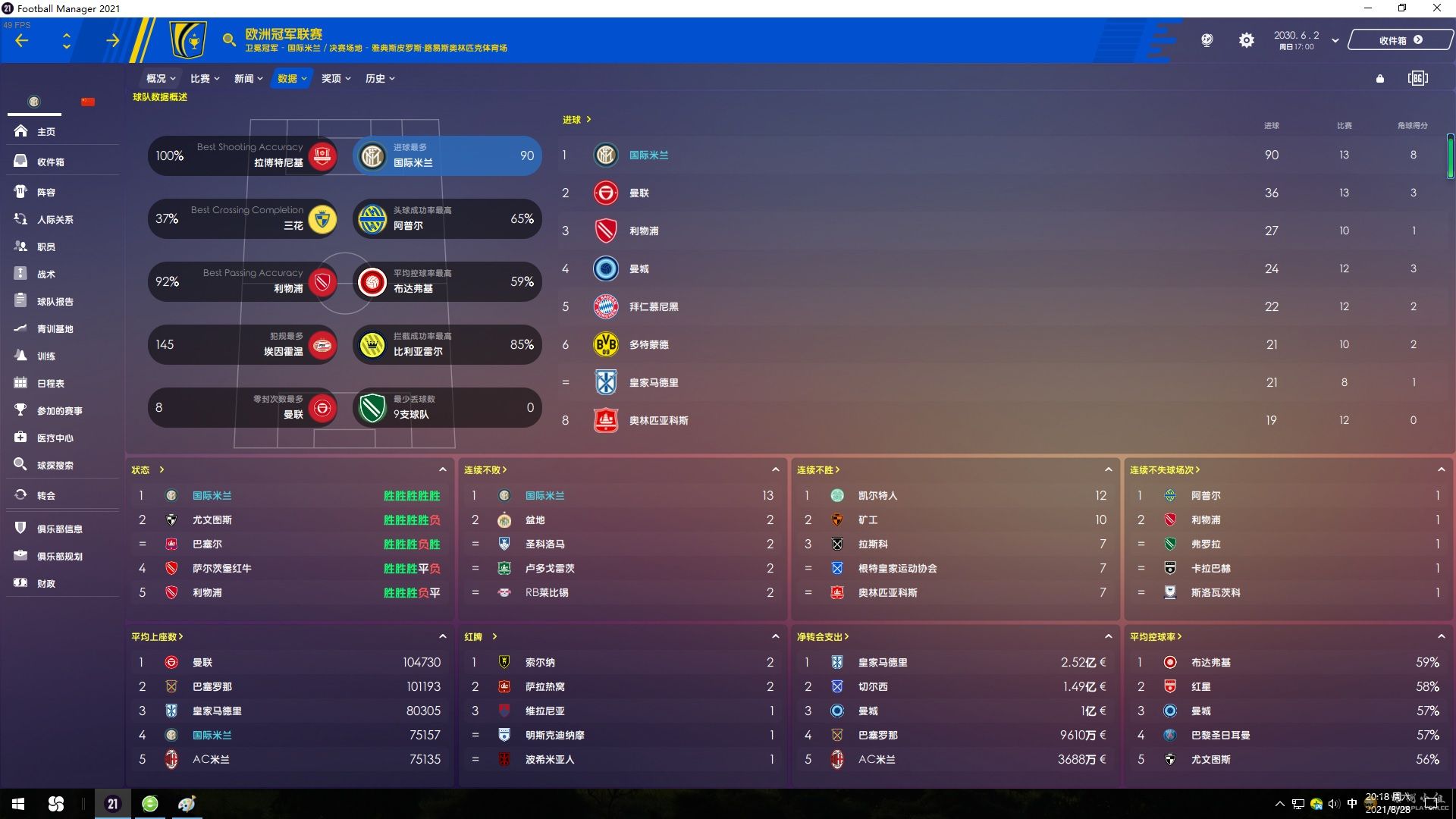Open 球探搜索 from the sidebar
The width and height of the screenshot is (1456, 819).
point(55,466)
